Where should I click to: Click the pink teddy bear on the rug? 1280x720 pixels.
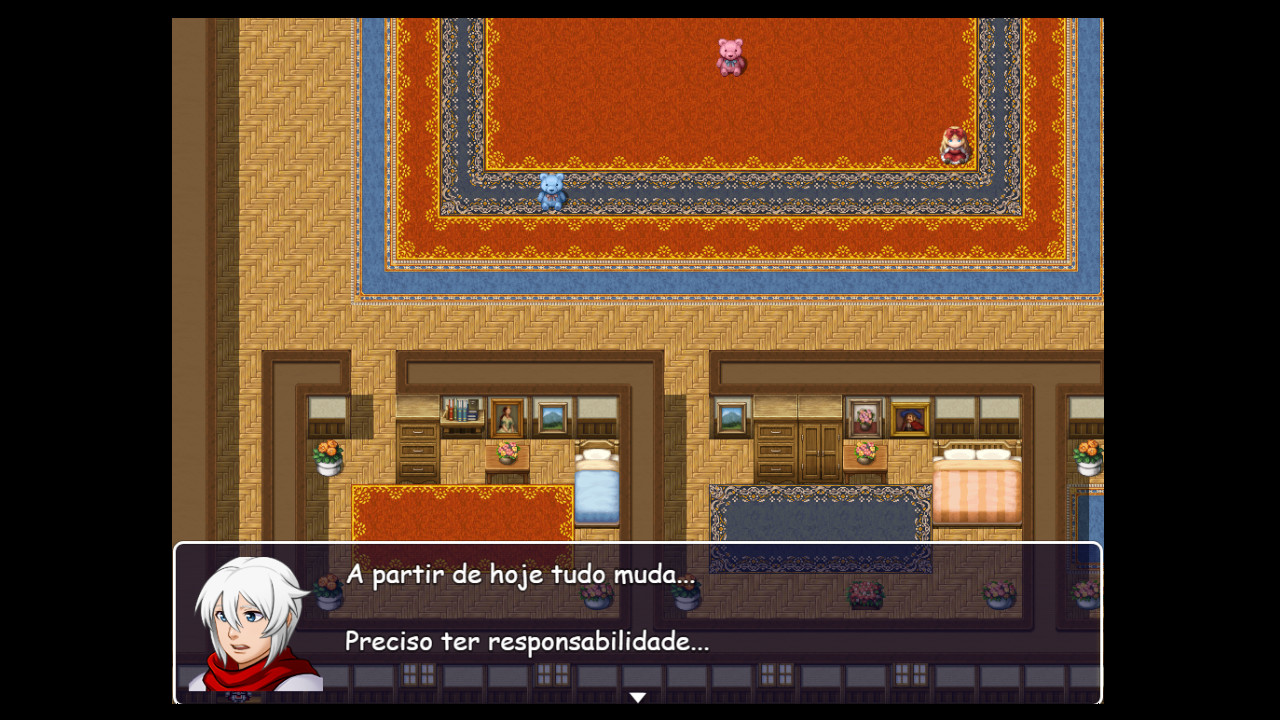(x=730, y=57)
